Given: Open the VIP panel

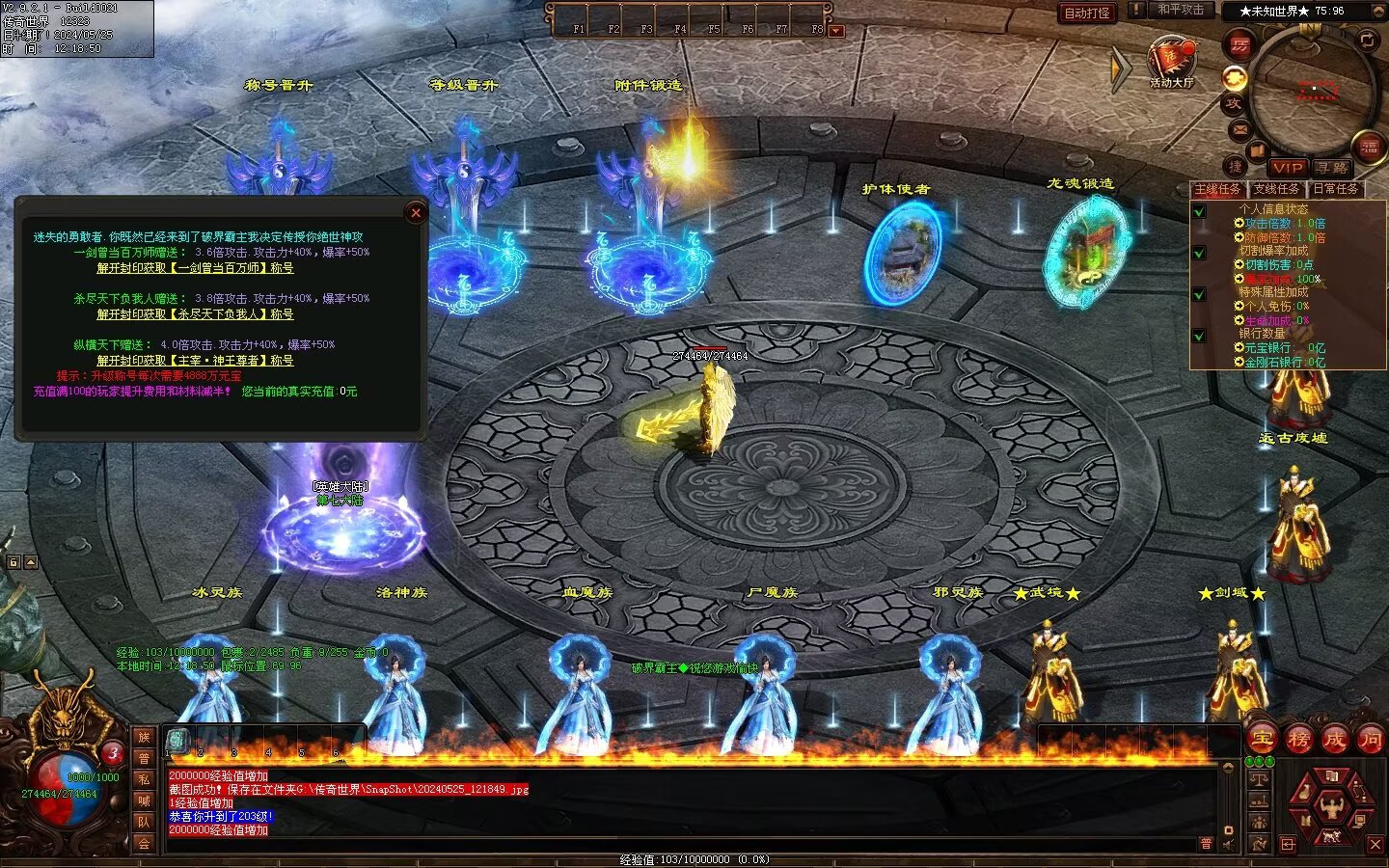Looking at the screenshot, I should pyautogui.click(x=1287, y=168).
